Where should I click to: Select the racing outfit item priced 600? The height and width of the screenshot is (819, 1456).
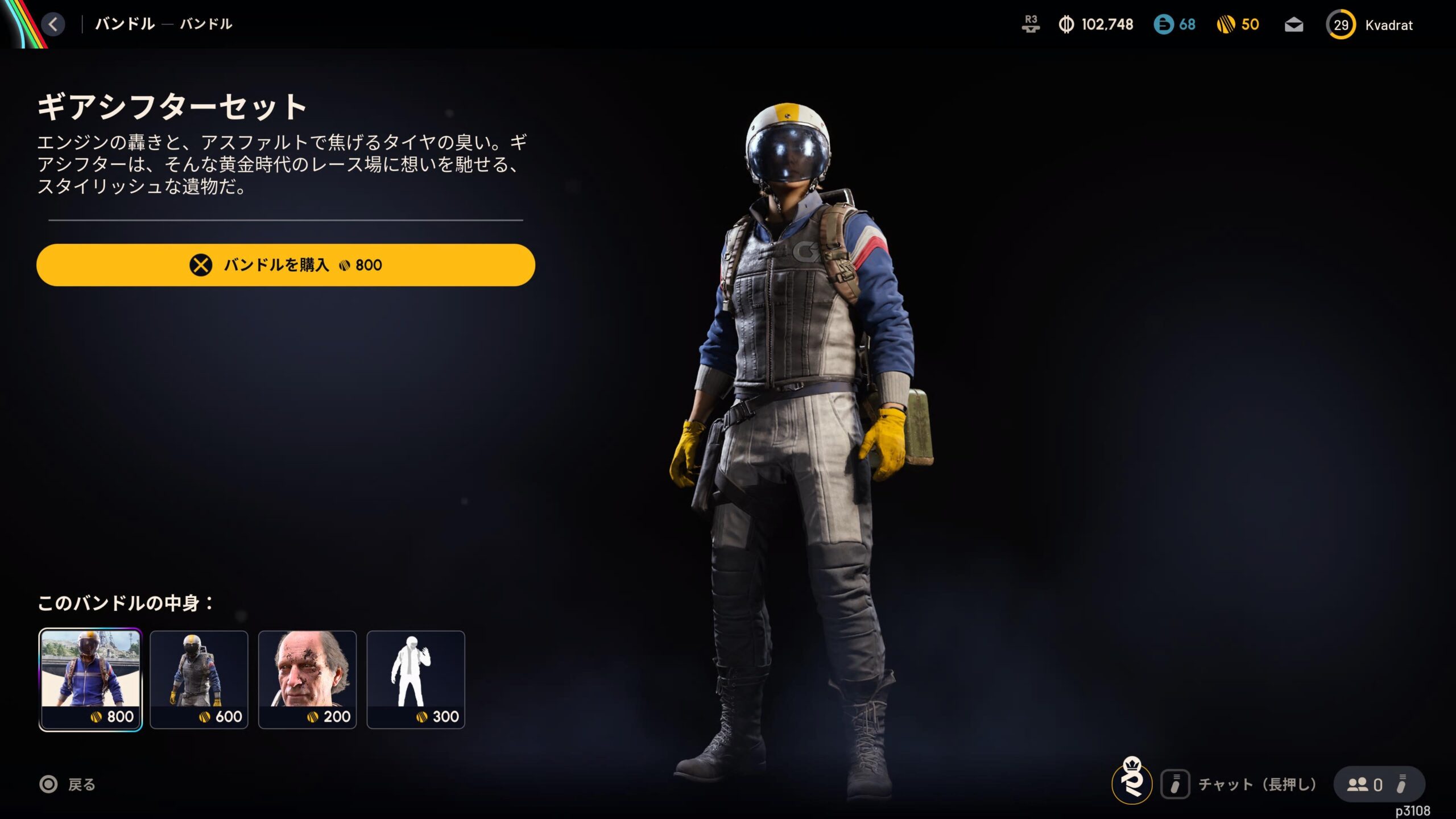[199, 679]
